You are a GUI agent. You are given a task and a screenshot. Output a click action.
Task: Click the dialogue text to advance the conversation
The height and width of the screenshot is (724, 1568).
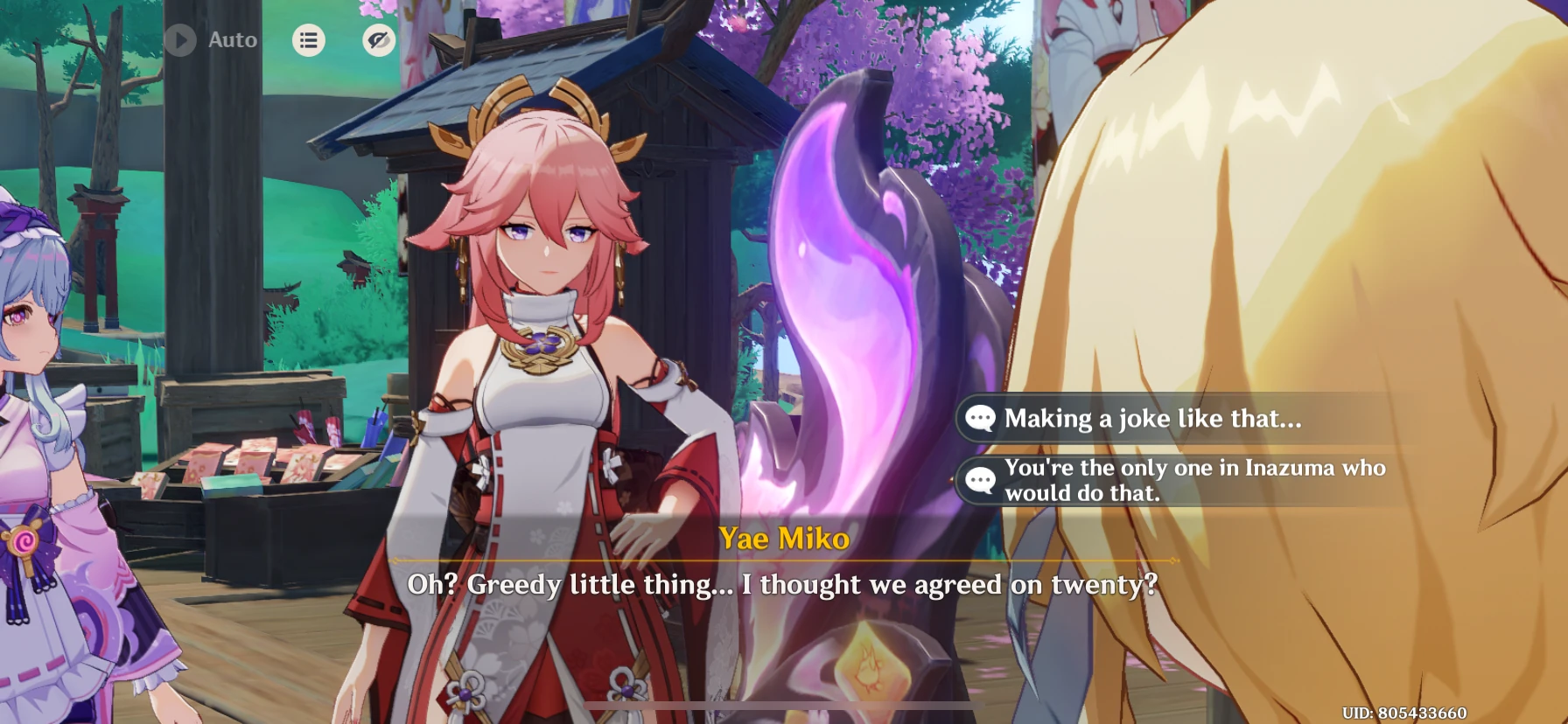(784, 585)
